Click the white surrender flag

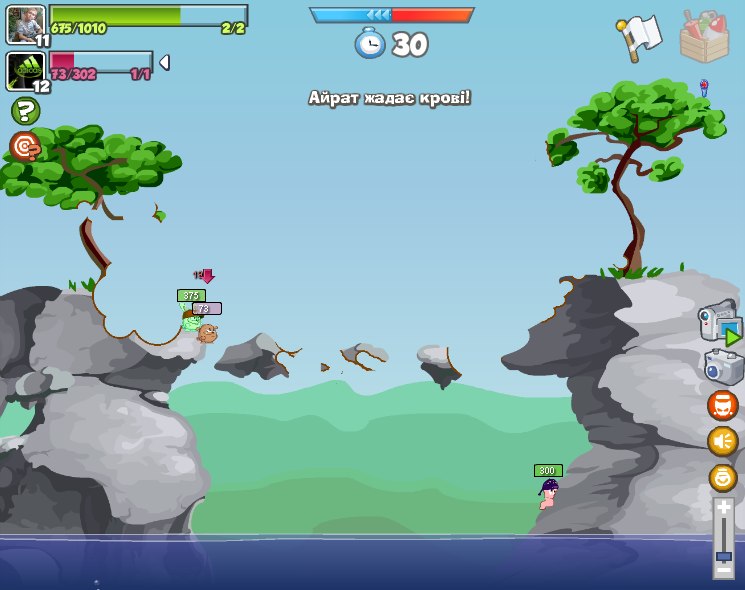pos(641,37)
